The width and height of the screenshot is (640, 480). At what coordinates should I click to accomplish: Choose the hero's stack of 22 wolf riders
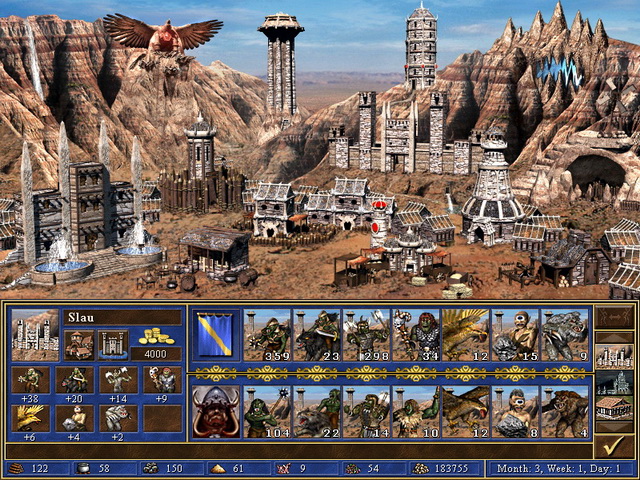[x=317, y=412]
